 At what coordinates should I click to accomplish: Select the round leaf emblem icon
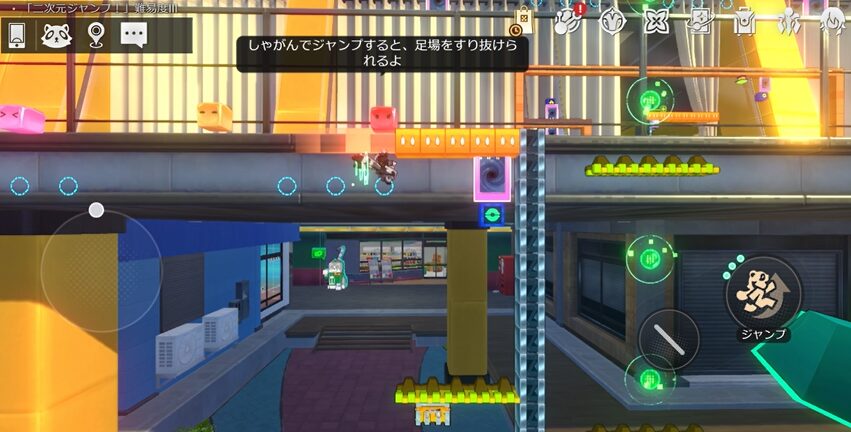(x=612, y=20)
